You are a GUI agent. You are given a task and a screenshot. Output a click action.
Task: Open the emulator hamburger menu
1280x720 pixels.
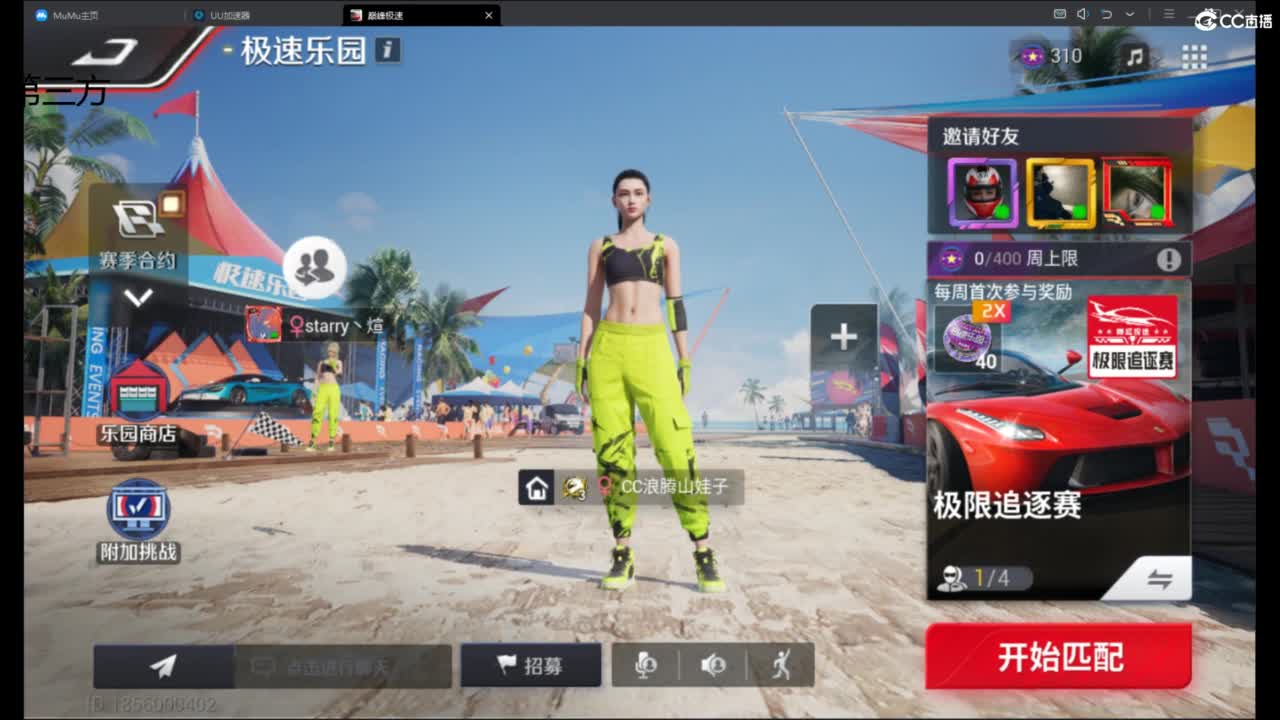click(x=1166, y=15)
